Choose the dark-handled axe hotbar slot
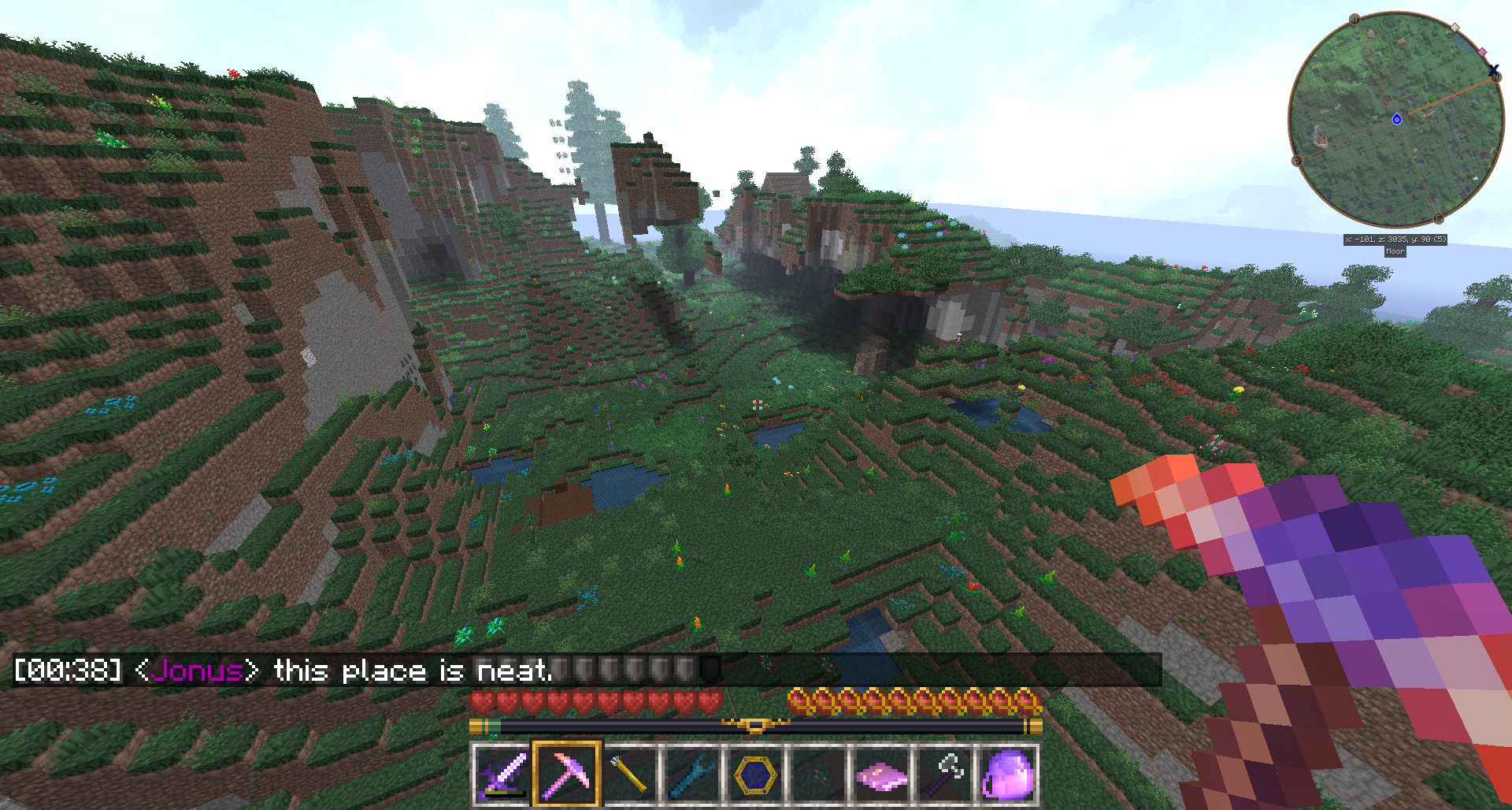This screenshot has width=1512, height=810. coord(944,775)
